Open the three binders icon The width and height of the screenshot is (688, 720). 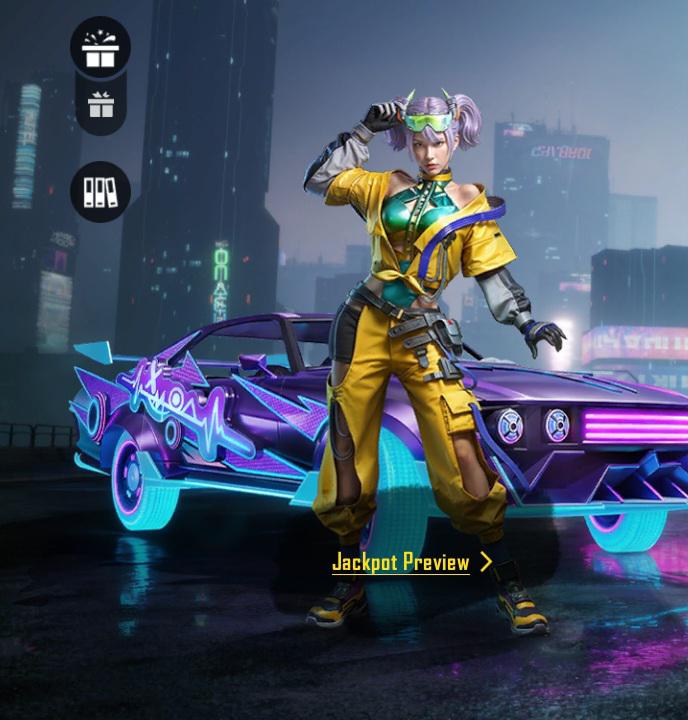[100, 191]
